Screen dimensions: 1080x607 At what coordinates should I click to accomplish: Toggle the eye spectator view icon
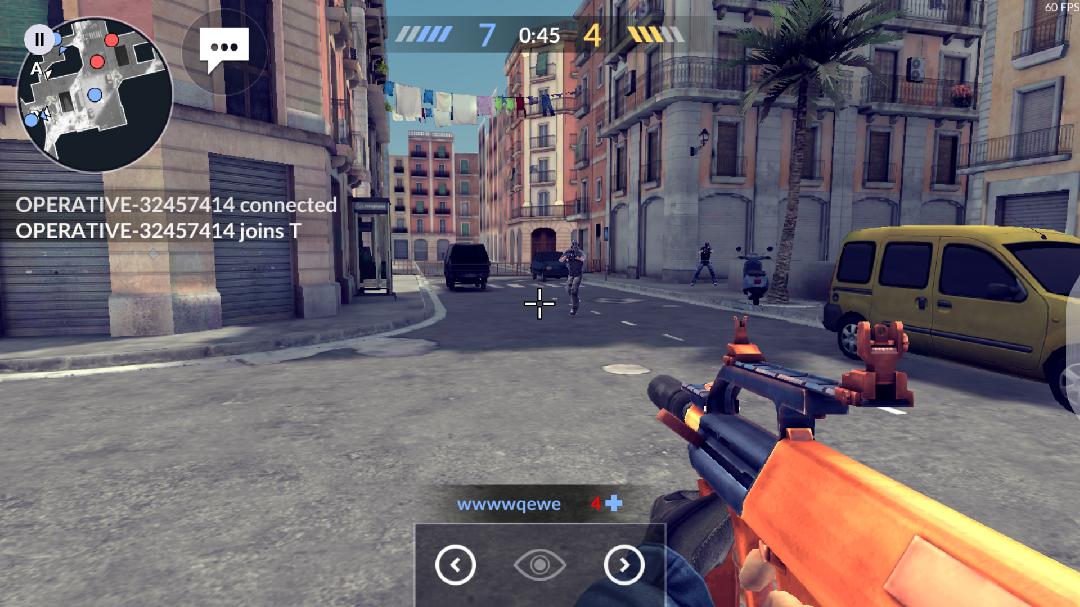(540, 566)
